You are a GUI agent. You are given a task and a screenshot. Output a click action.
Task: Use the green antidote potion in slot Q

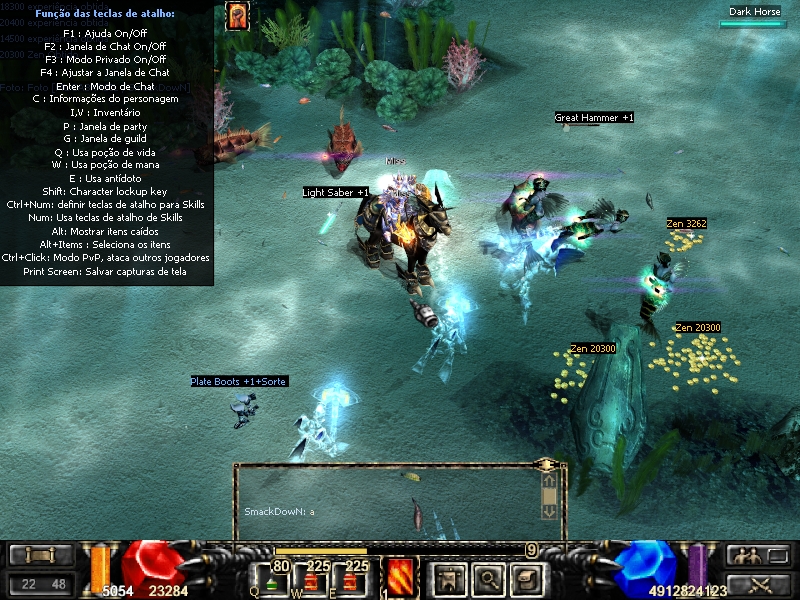pos(273,580)
